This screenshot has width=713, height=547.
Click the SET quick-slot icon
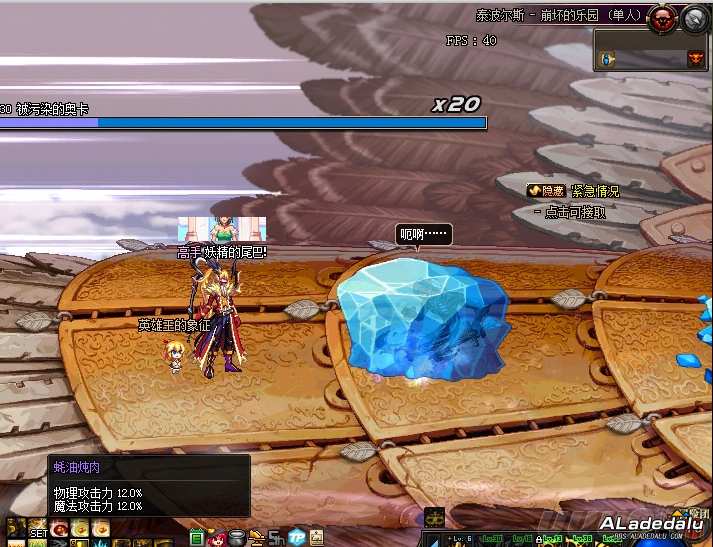pyautogui.click(x=37, y=530)
